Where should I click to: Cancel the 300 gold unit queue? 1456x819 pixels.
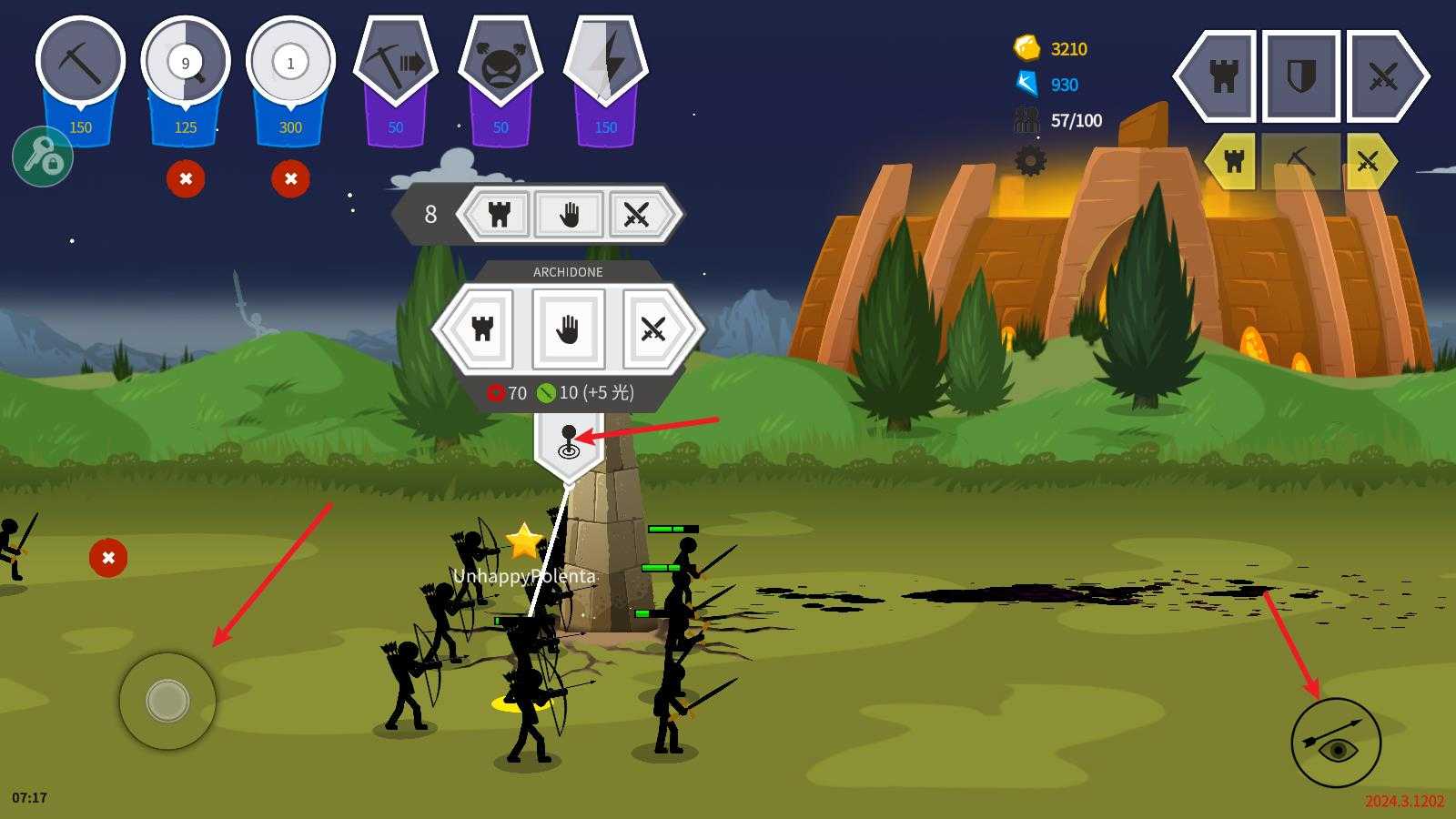click(x=290, y=178)
